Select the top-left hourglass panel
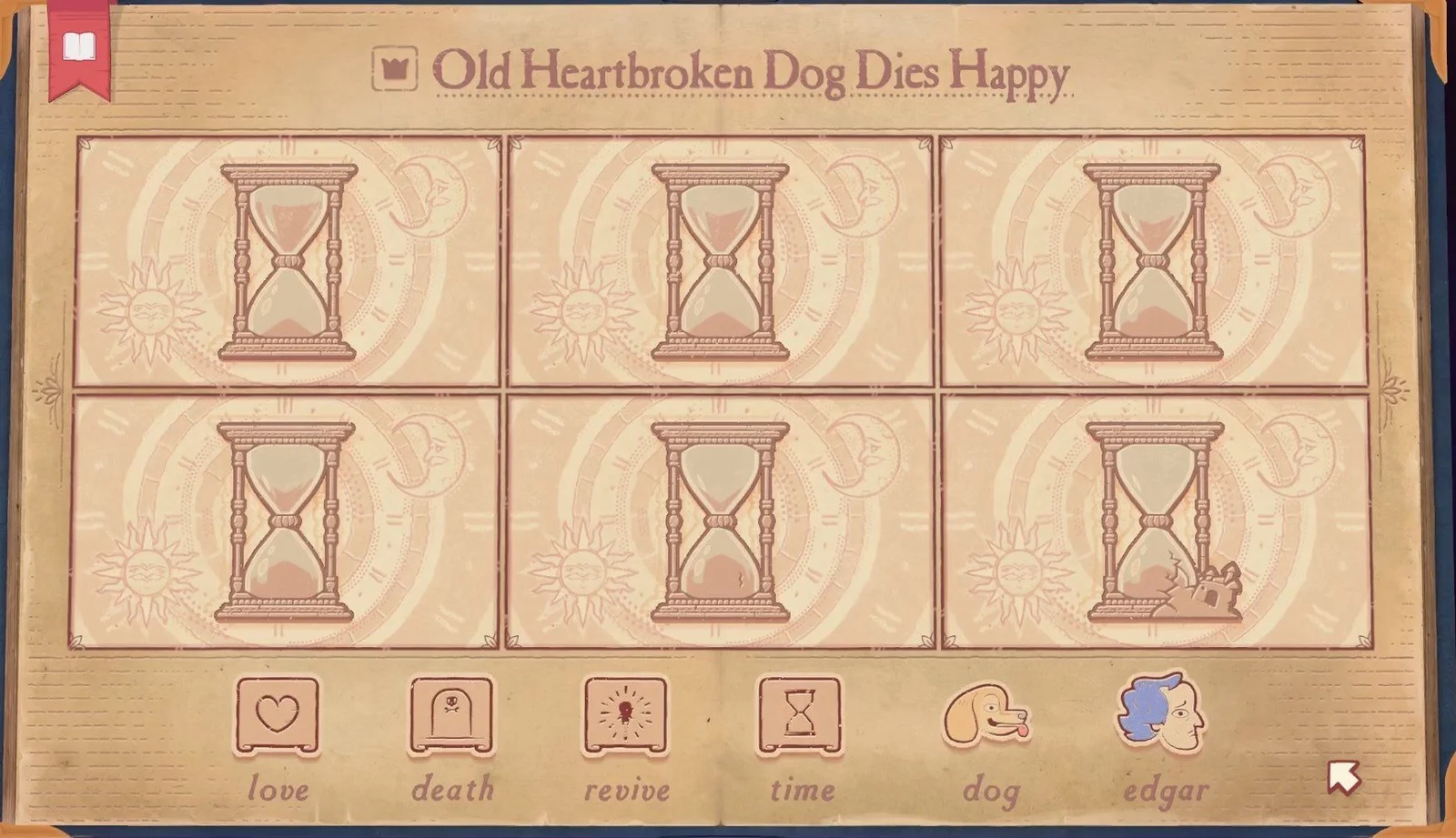Screen dimensions: 1456x838 click(x=282, y=259)
